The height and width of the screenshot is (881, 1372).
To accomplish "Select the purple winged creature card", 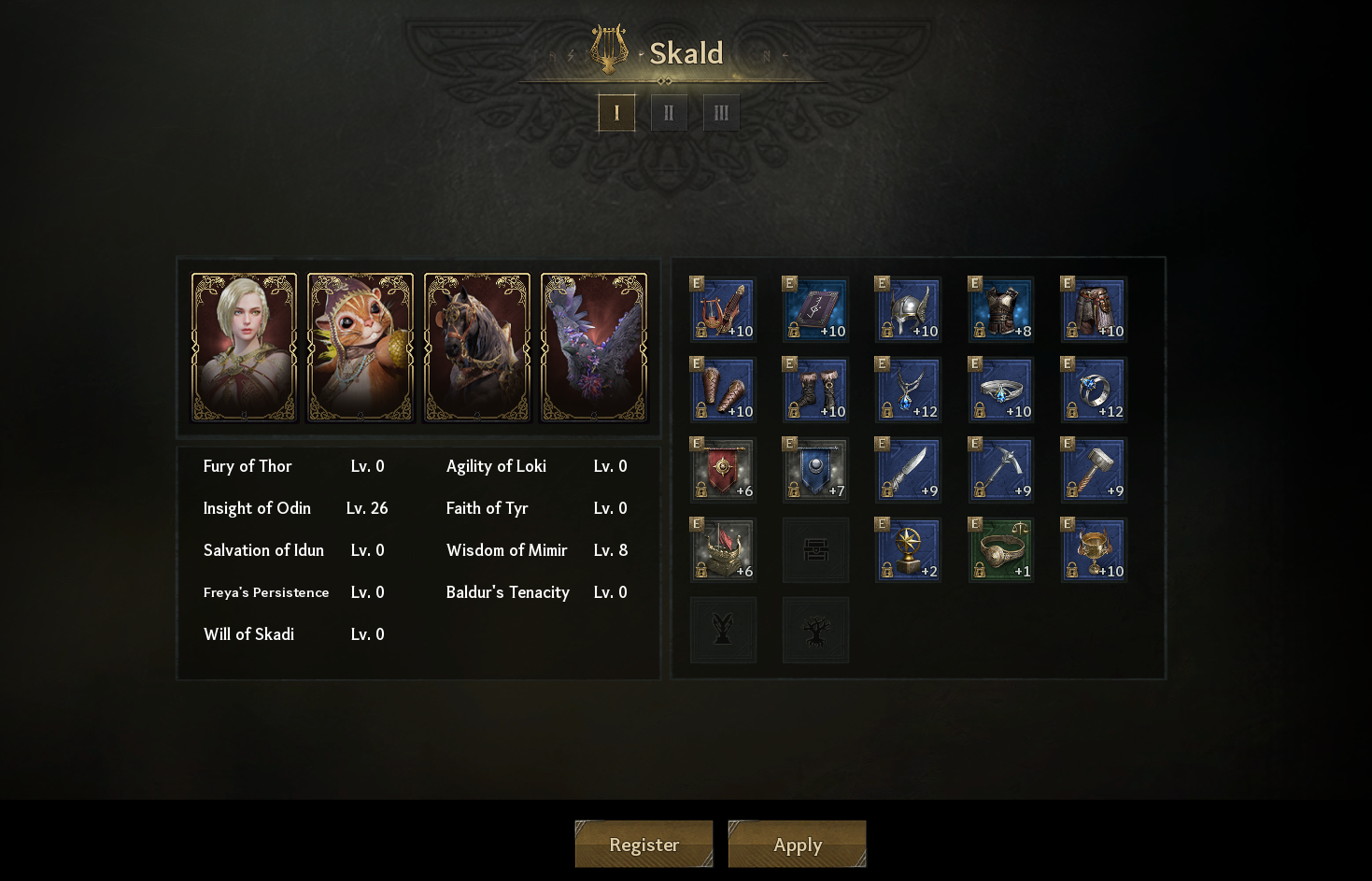I will (594, 348).
